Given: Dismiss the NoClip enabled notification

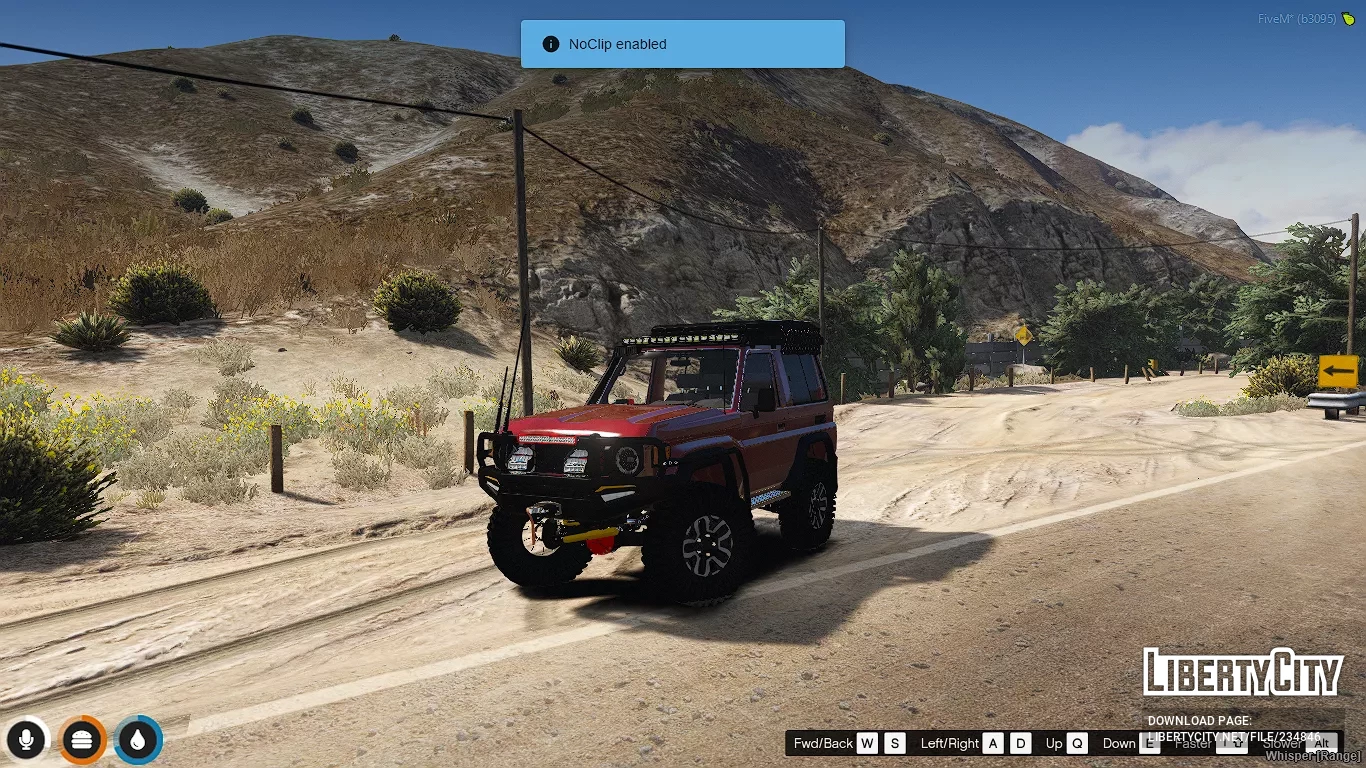Looking at the screenshot, I should coord(682,44).
